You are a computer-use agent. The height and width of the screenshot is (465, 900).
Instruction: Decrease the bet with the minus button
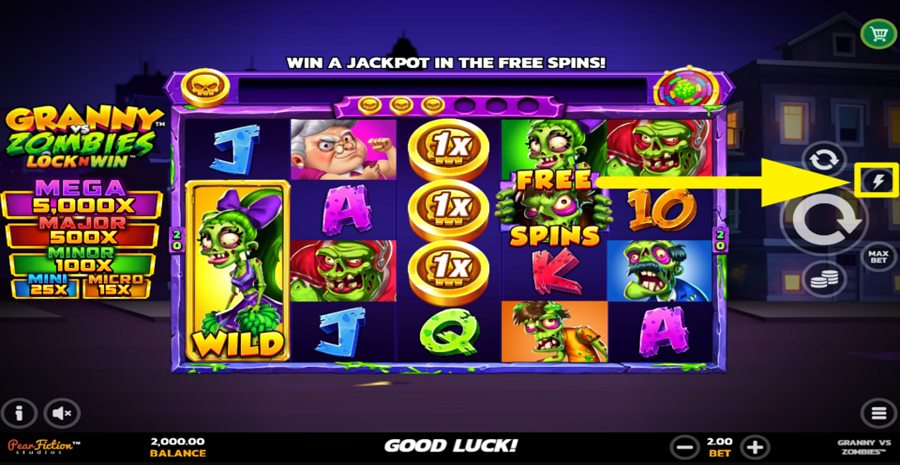(684, 446)
